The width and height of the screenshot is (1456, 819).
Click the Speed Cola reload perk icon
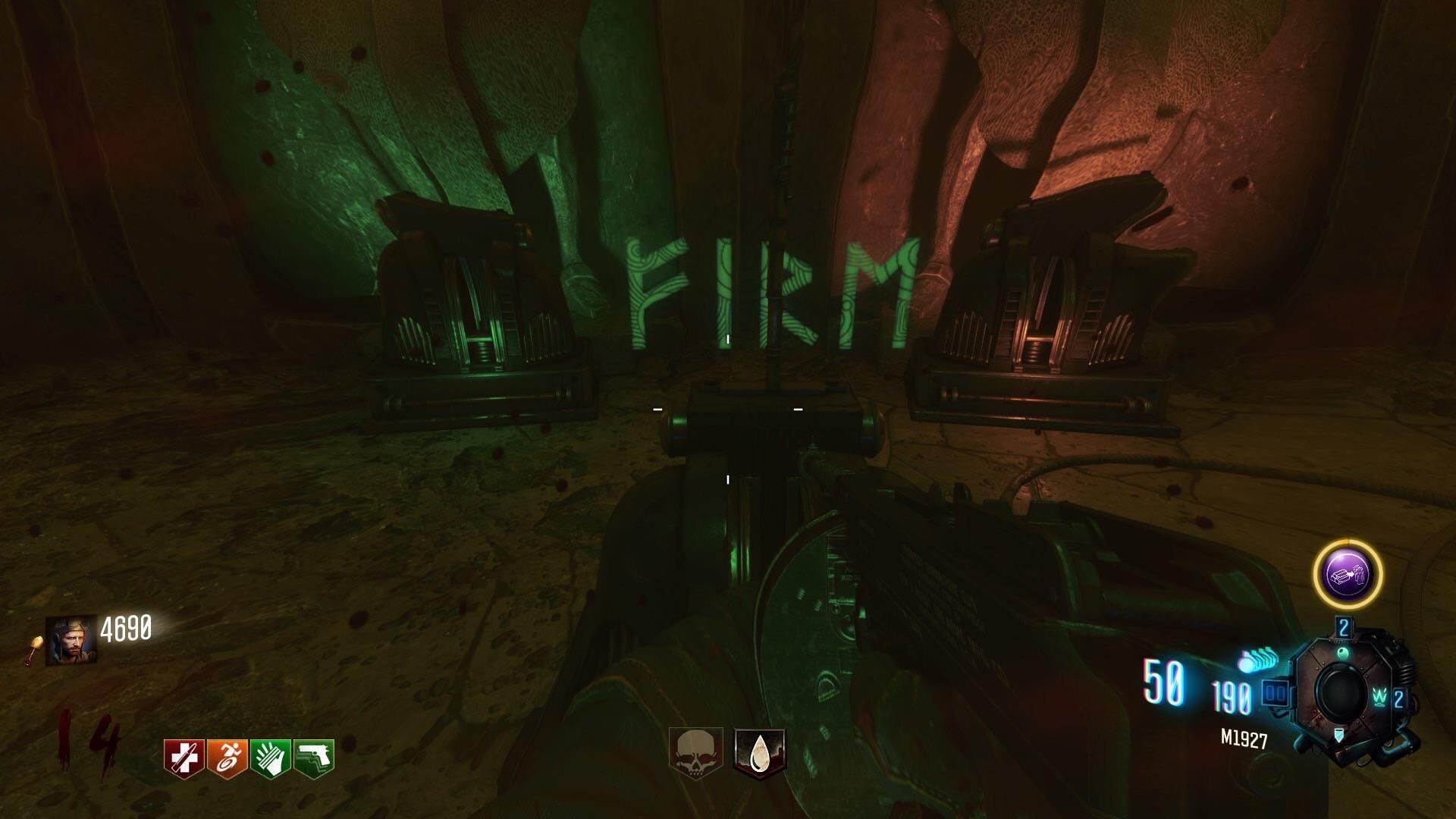tap(271, 758)
